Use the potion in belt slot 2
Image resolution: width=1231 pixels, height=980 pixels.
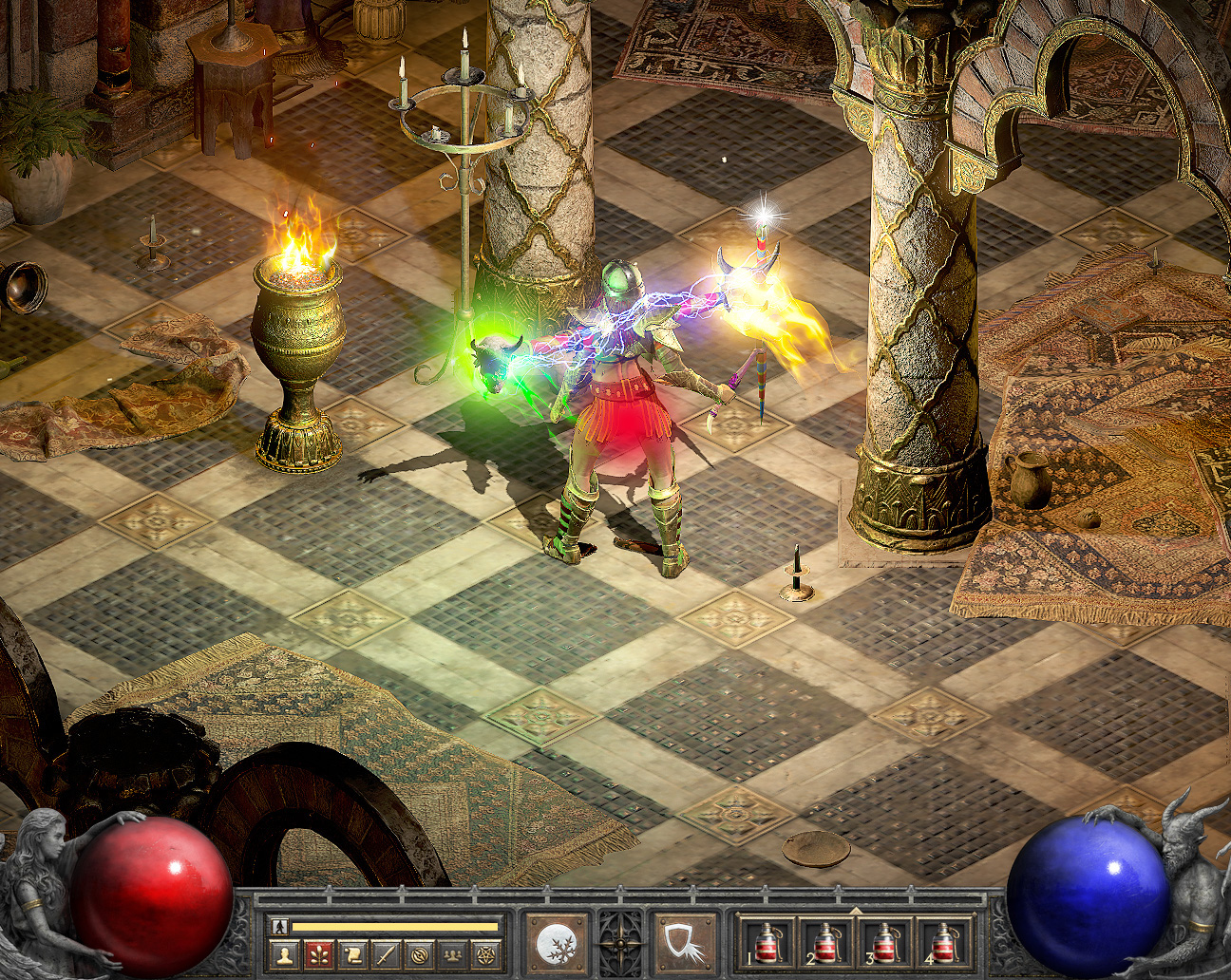point(824,943)
